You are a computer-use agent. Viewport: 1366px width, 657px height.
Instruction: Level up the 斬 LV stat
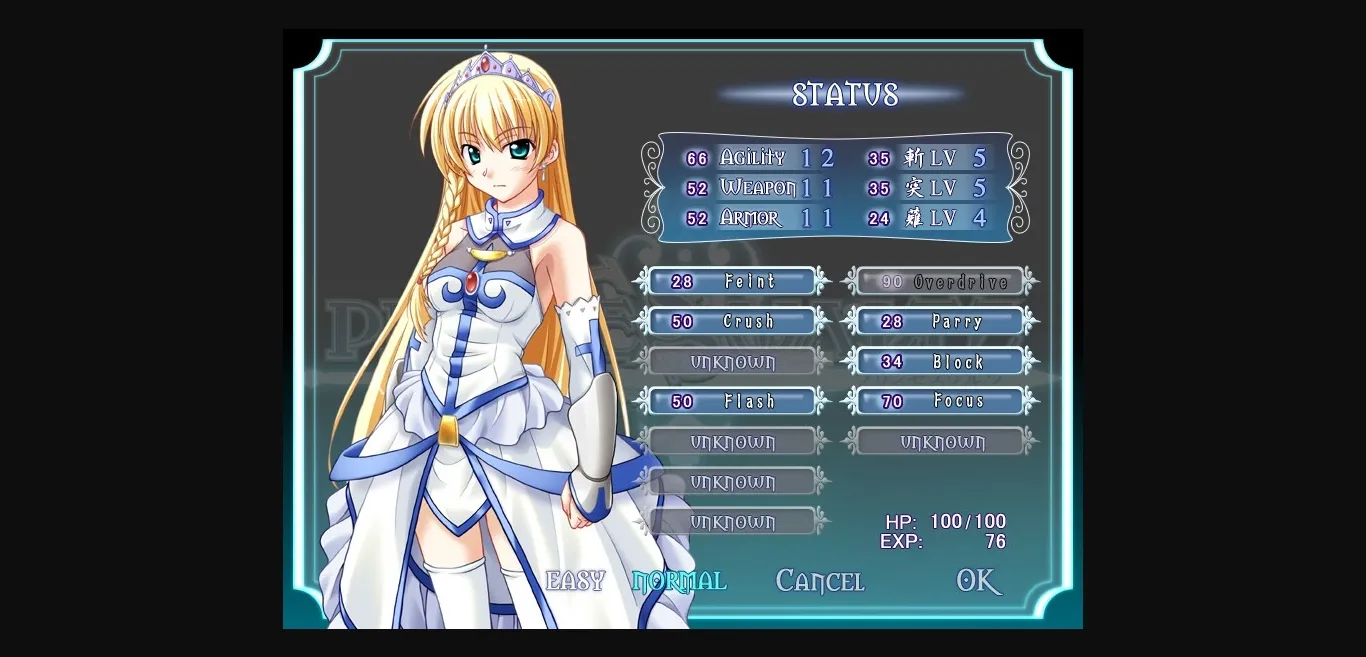pos(930,158)
